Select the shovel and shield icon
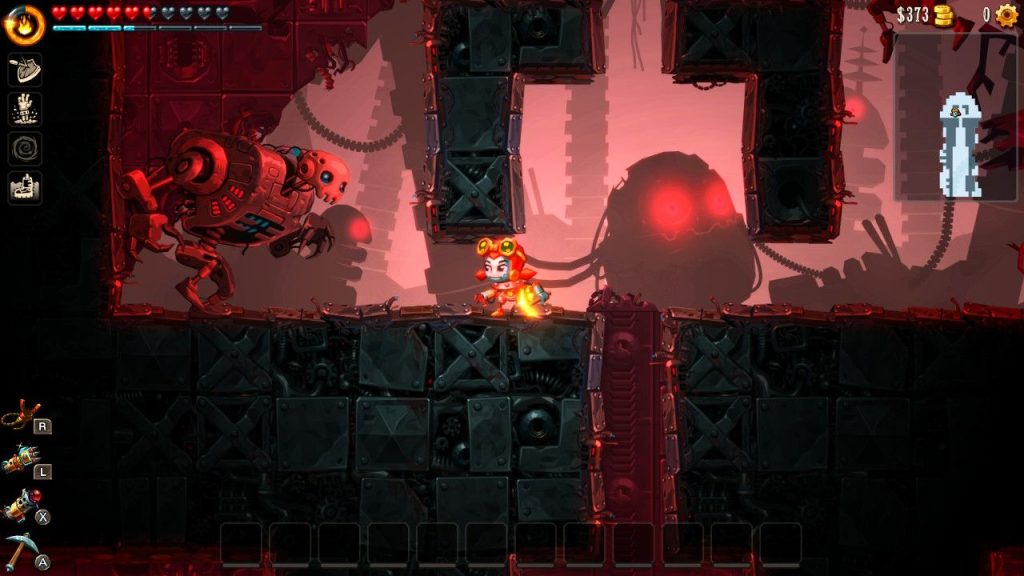 [25, 70]
